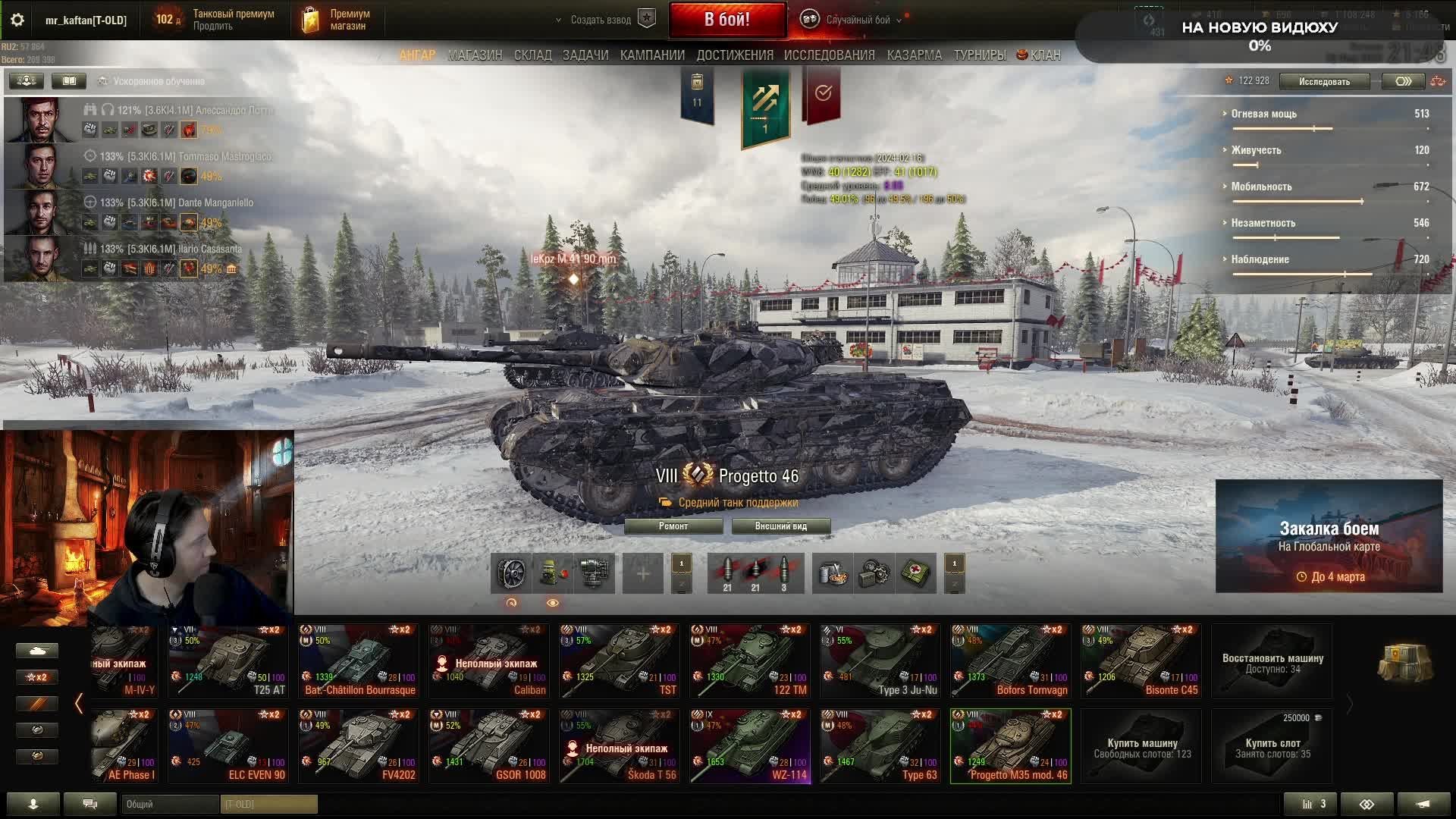This screenshot has height=819, width=1456.
Task: Open the game settings gear menu
Action: coord(17,20)
